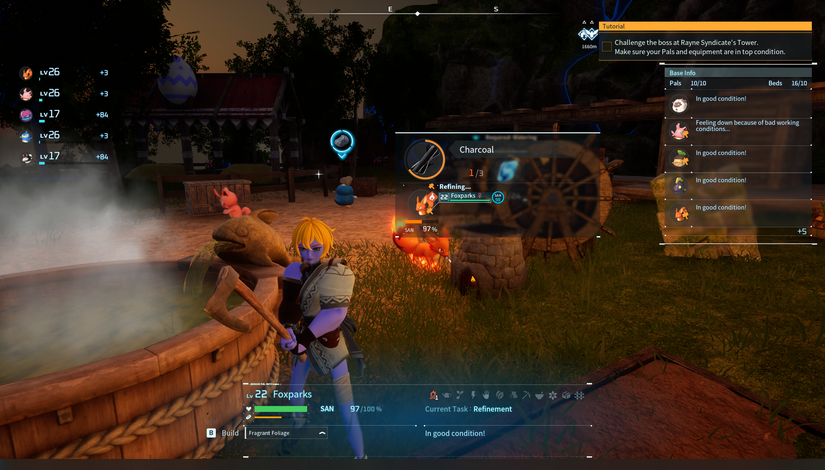Tick the Rayne Syndicate Tower tutorial checkbox
Image resolution: width=825 pixels, height=470 pixels.
[x=606, y=46]
